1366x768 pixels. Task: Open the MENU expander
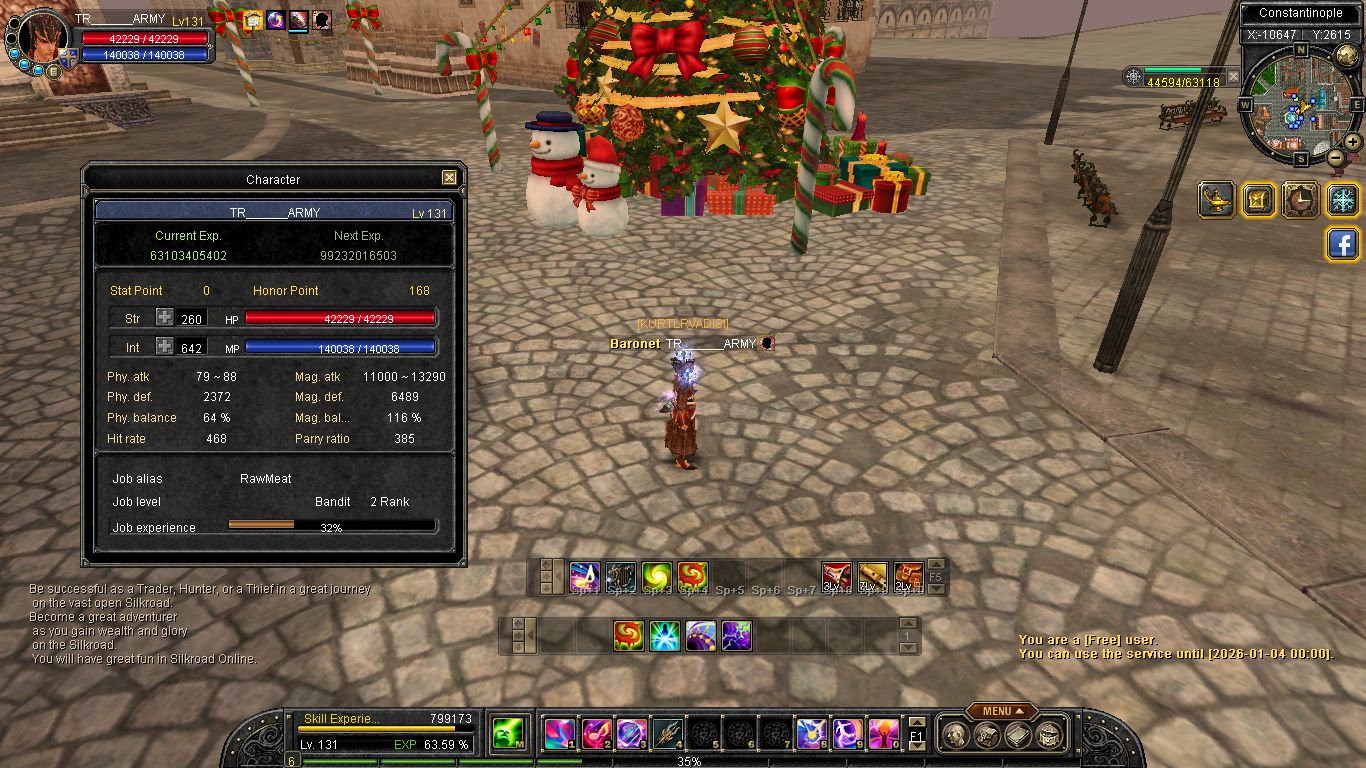1001,711
